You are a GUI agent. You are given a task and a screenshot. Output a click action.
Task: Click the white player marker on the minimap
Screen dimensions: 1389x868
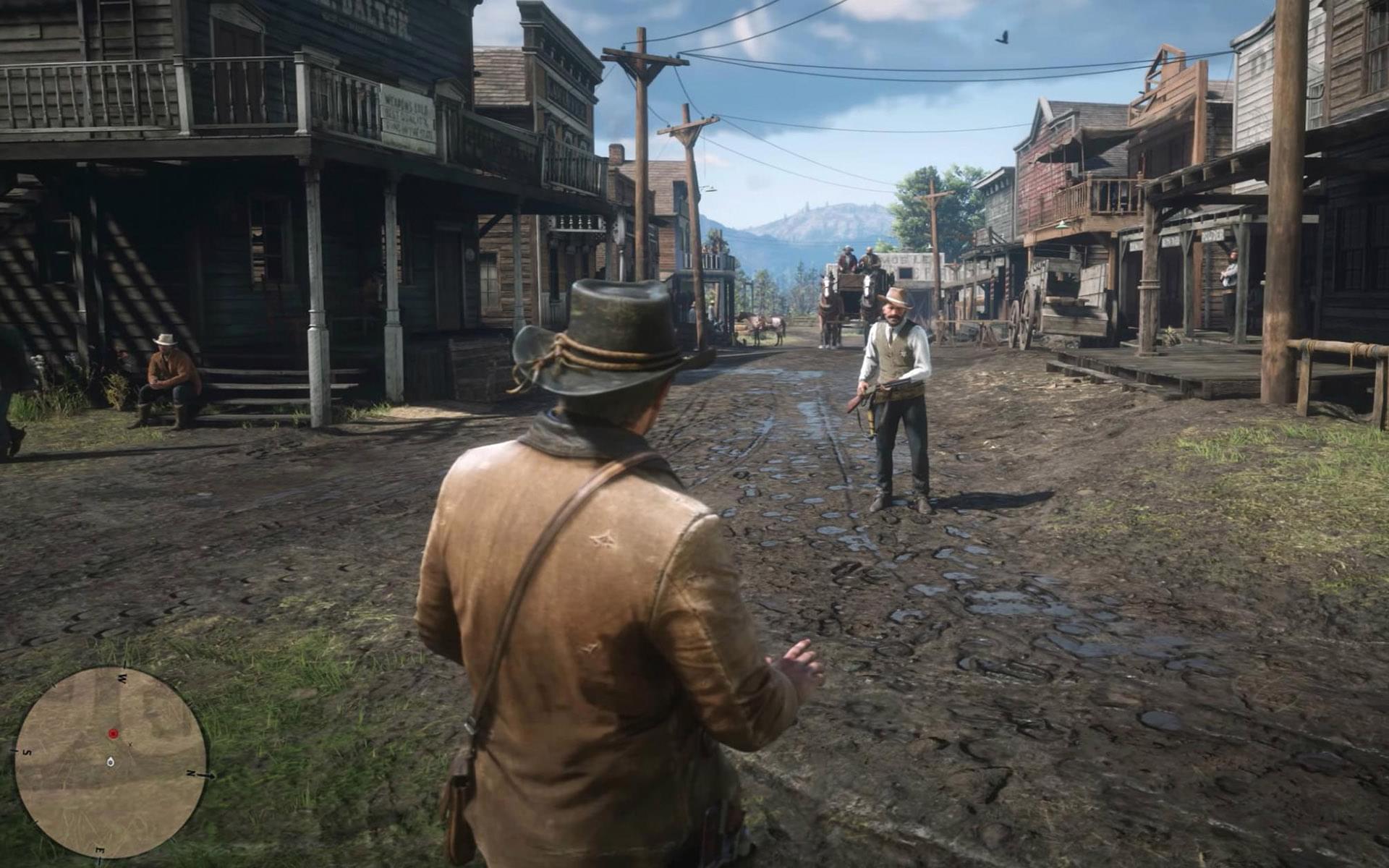(x=110, y=761)
